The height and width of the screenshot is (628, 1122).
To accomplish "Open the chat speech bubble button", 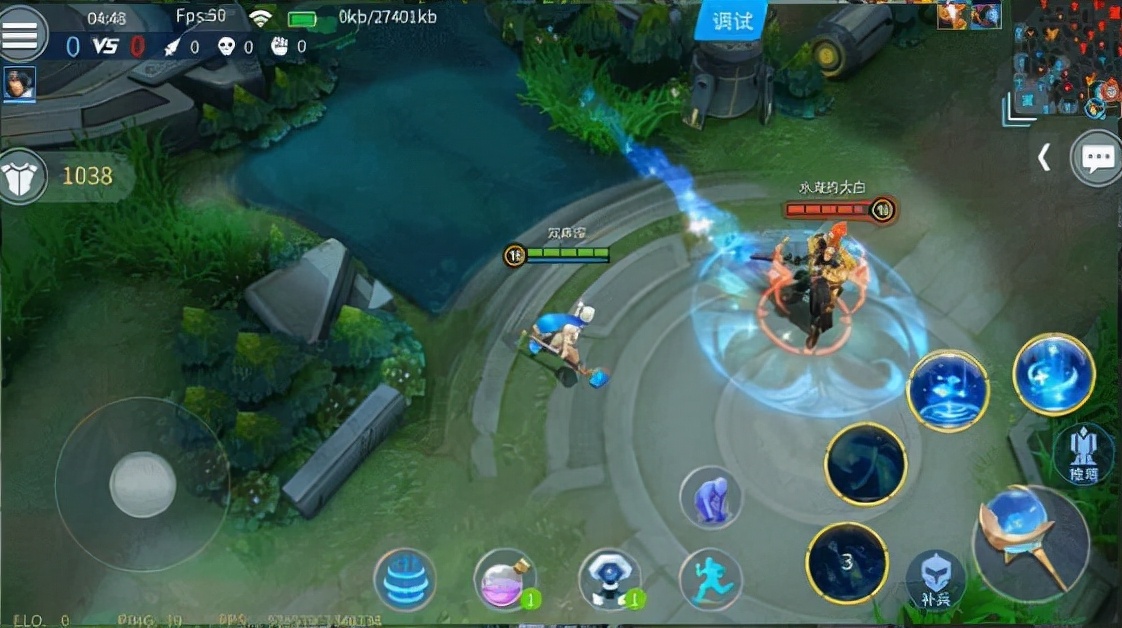I will coord(1097,158).
